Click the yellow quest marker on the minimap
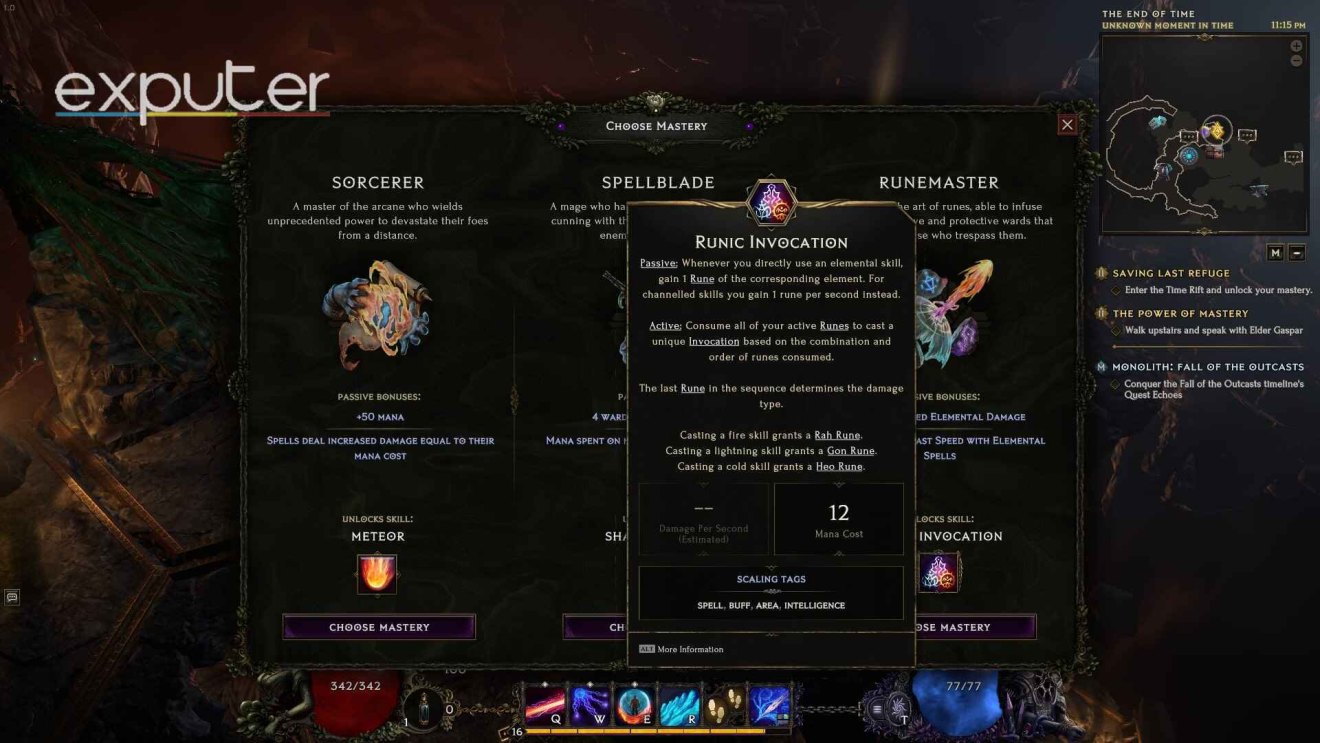The width and height of the screenshot is (1320, 743). [x=1216, y=128]
